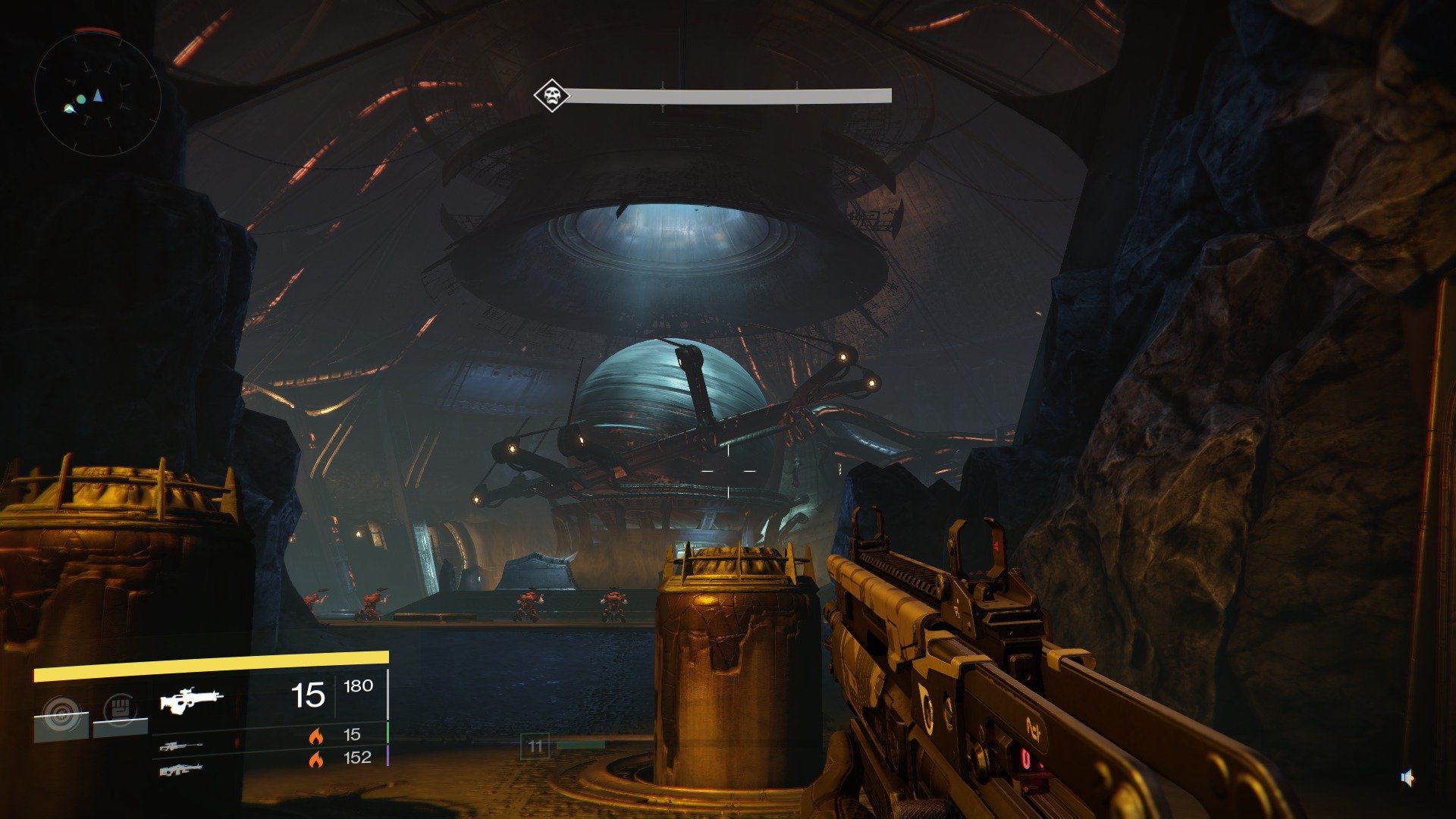The height and width of the screenshot is (819, 1456).
Task: Expand the boss health bar at the top
Action: pyautogui.click(x=728, y=96)
